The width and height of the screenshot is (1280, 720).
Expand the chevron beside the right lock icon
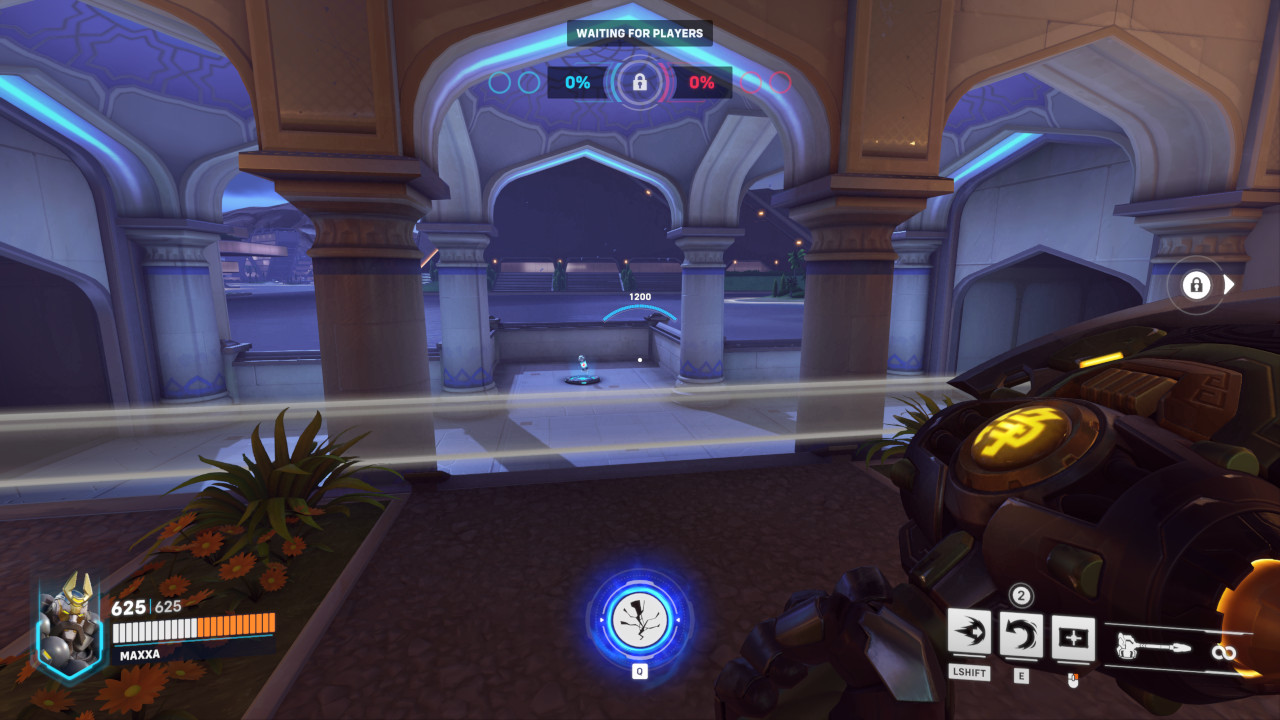pos(1226,285)
